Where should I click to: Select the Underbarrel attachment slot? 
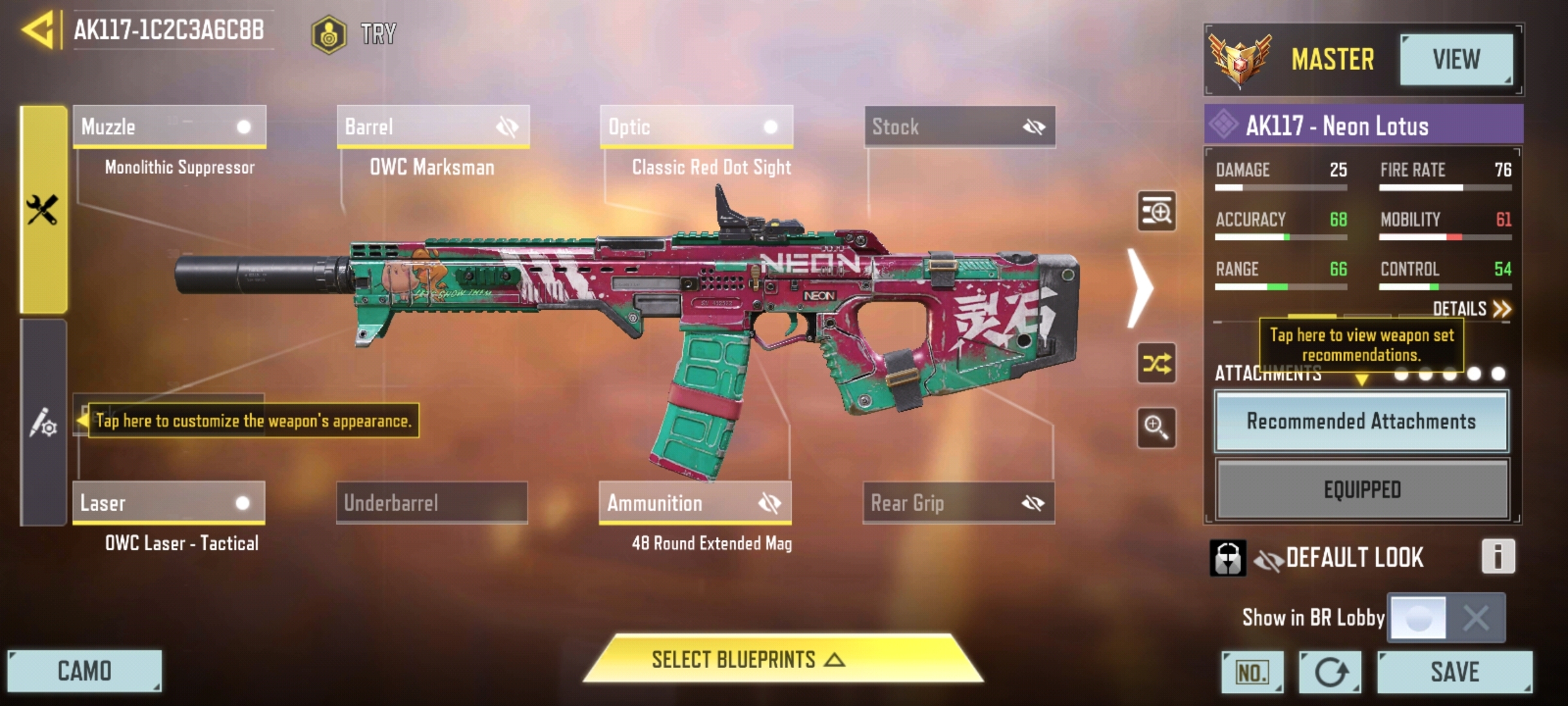432,503
